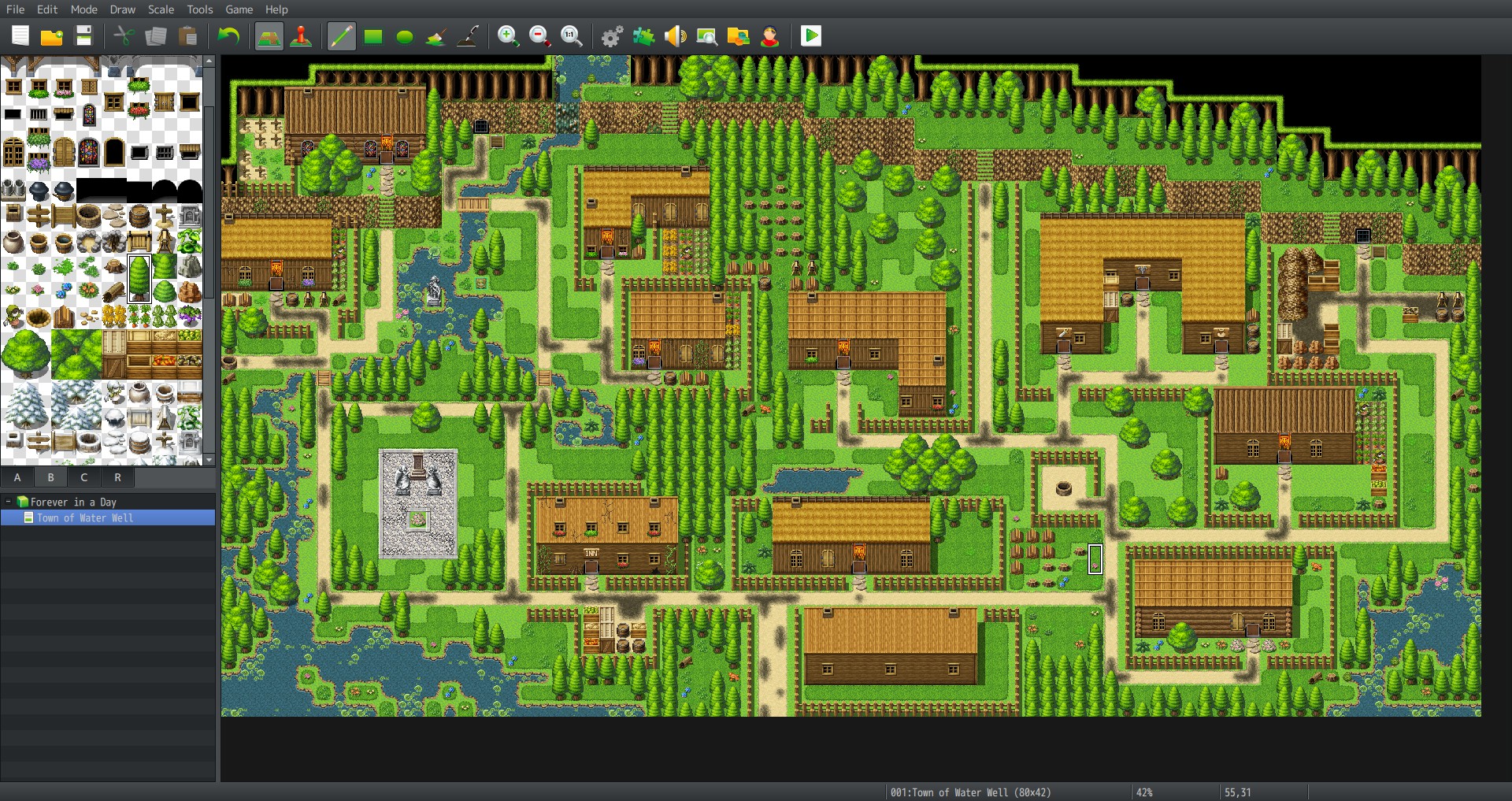Switch to tileset tab R
This screenshot has height=801, width=1512.
[x=117, y=477]
